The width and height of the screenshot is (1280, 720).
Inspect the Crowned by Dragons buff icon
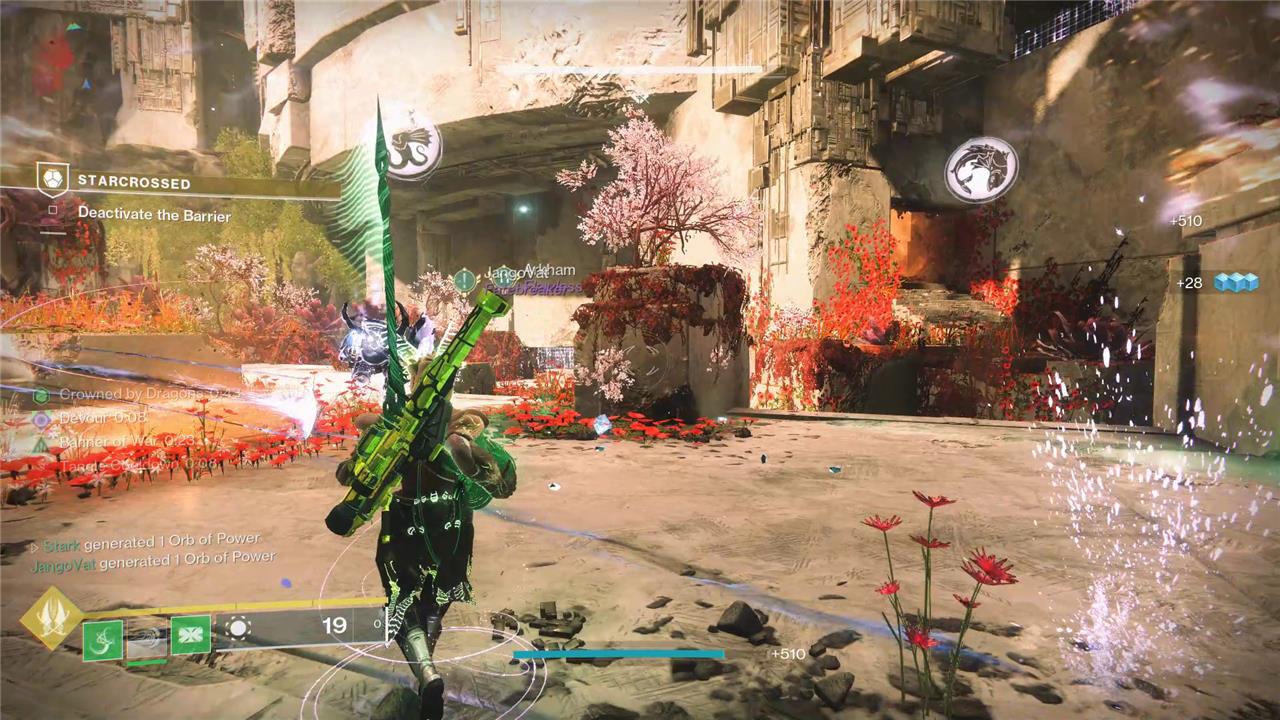click(x=41, y=396)
